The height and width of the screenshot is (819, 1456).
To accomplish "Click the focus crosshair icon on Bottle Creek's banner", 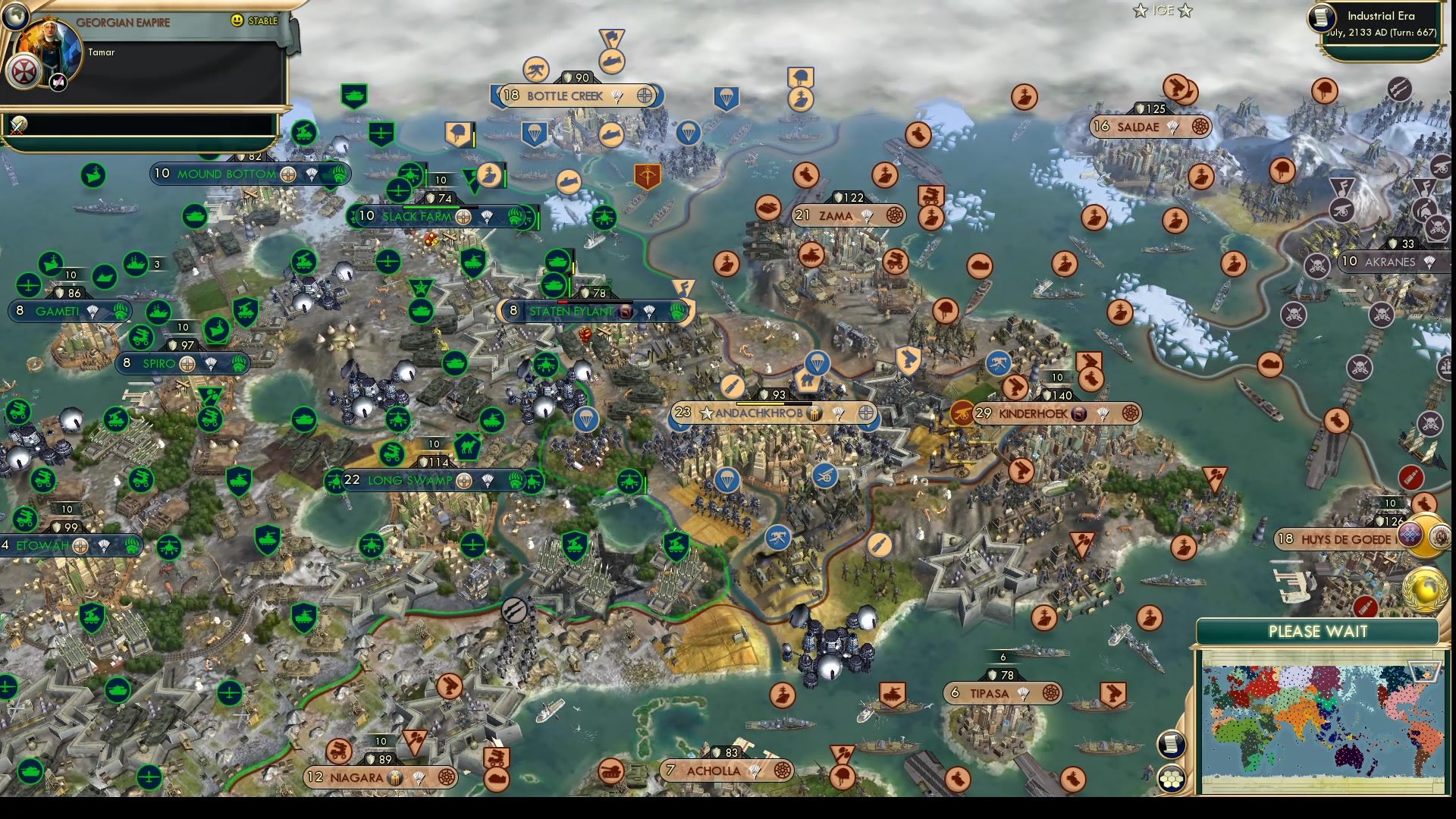I will pyautogui.click(x=645, y=96).
